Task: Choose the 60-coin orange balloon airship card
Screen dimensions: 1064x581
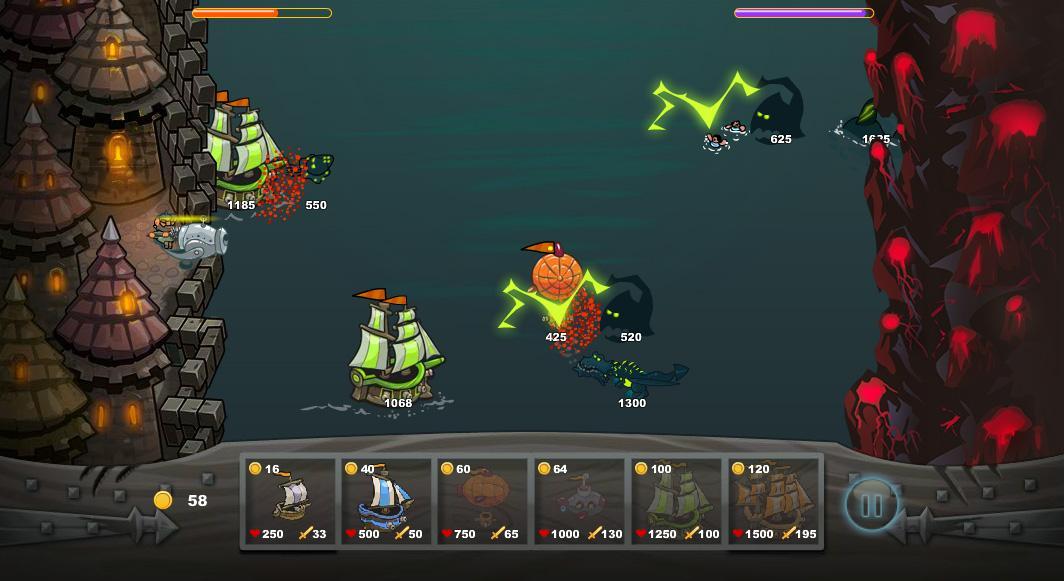Action: click(483, 501)
